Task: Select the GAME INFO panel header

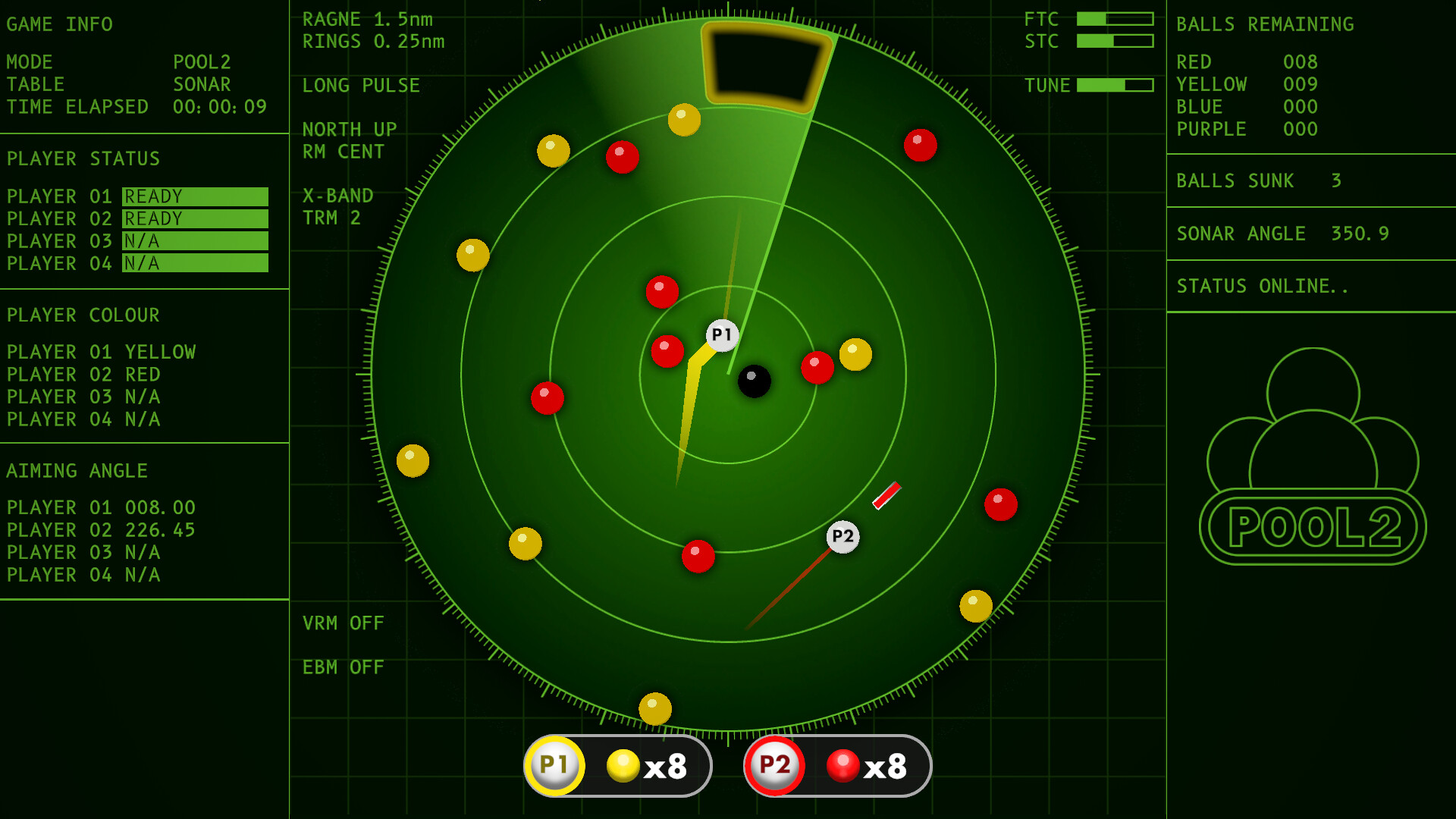Action: point(59,24)
